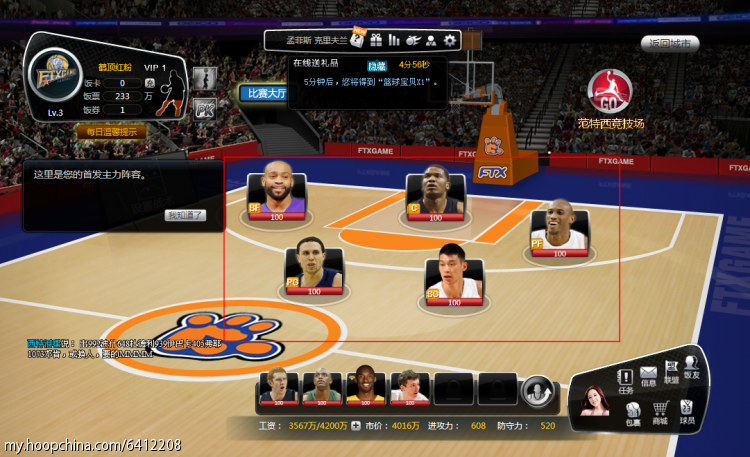Open the 比赛大厅 match hall
This screenshot has height=457, width=750.
click(x=263, y=93)
